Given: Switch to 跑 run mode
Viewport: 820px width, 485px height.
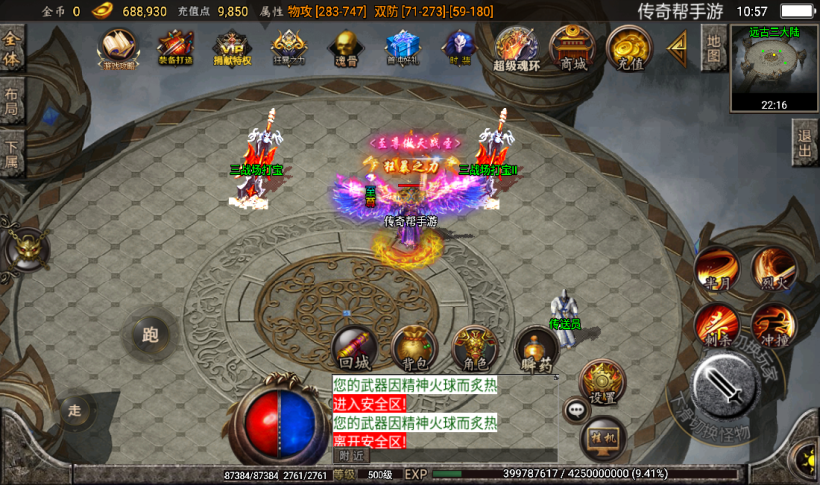Looking at the screenshot, I should [151, 335].
